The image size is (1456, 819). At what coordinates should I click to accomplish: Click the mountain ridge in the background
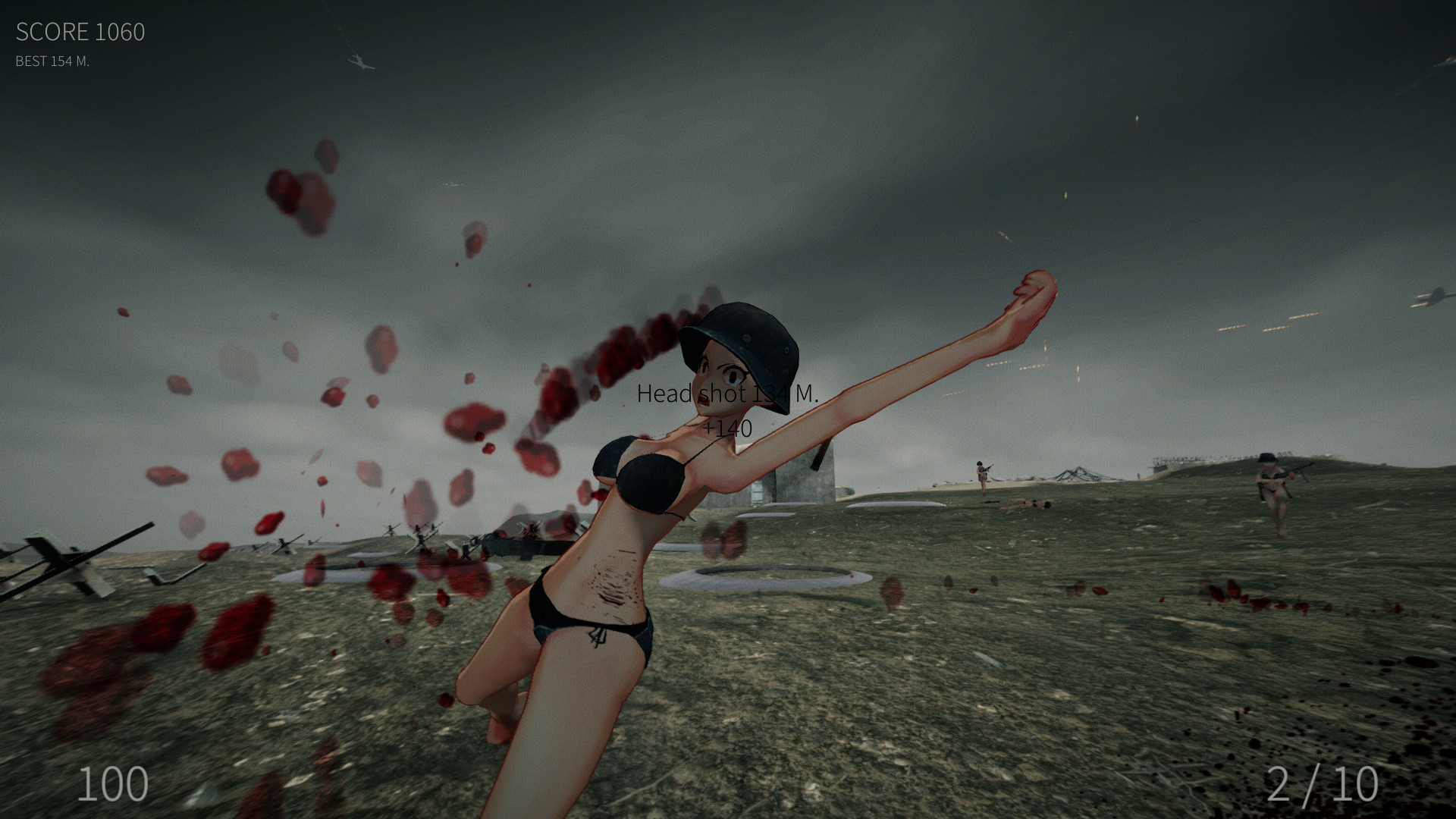coord(1077,474)
